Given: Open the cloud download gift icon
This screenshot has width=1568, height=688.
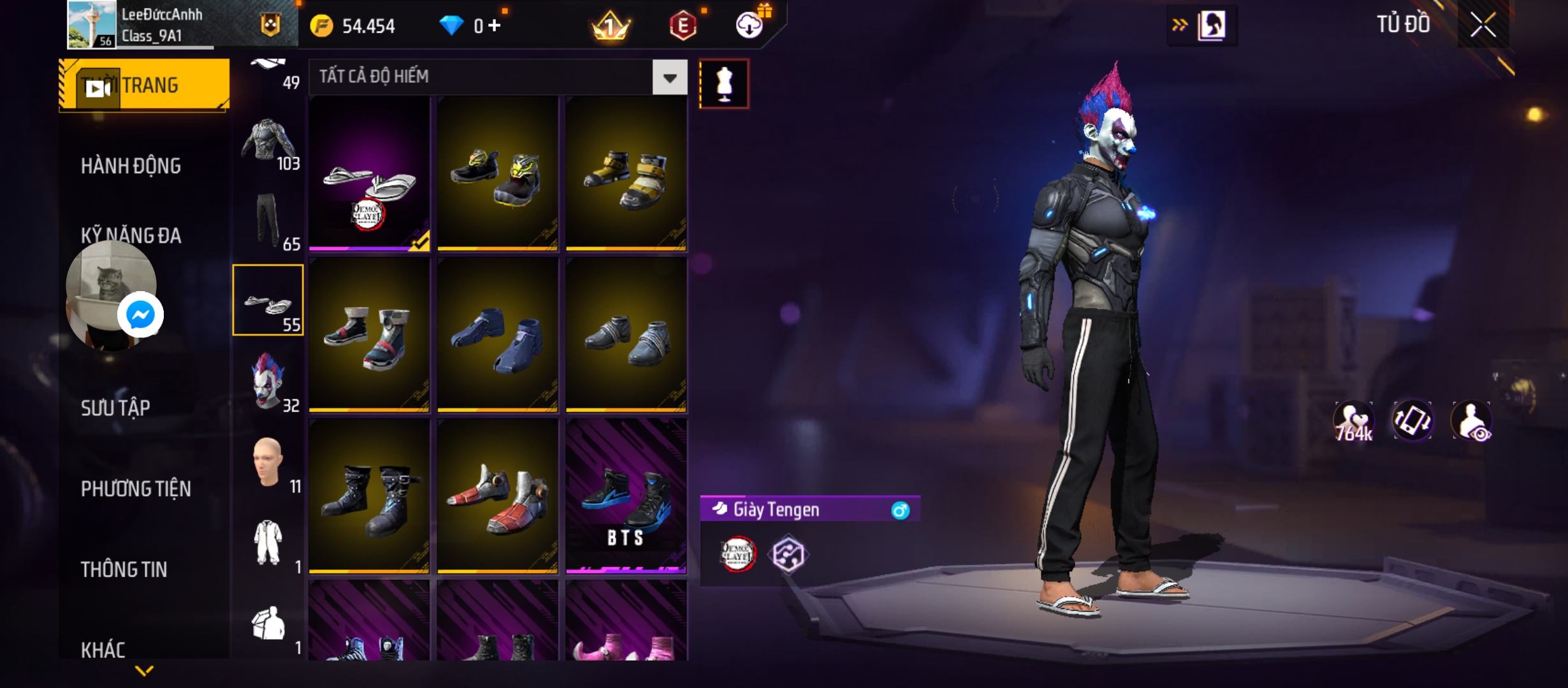Looking at the screenshot, I should pos(750,24).
